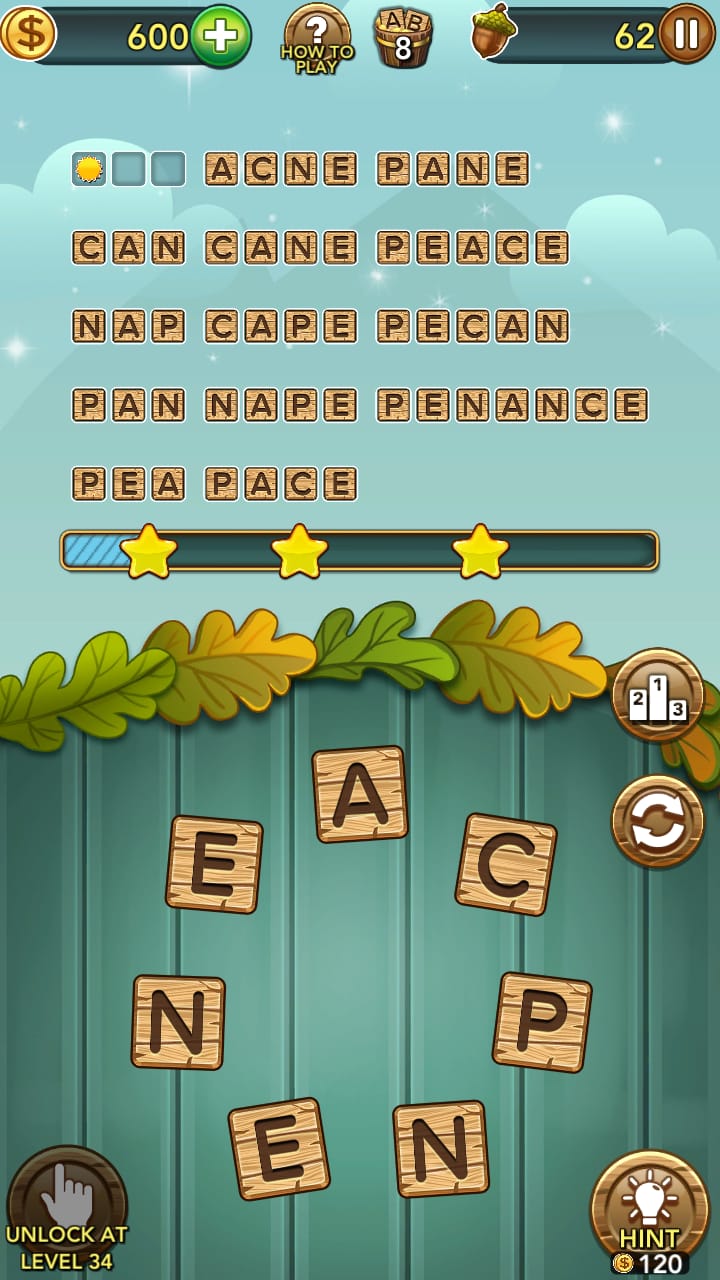Click the acorn currency icon
The image size is (720, 1280).
pos(493,32)
